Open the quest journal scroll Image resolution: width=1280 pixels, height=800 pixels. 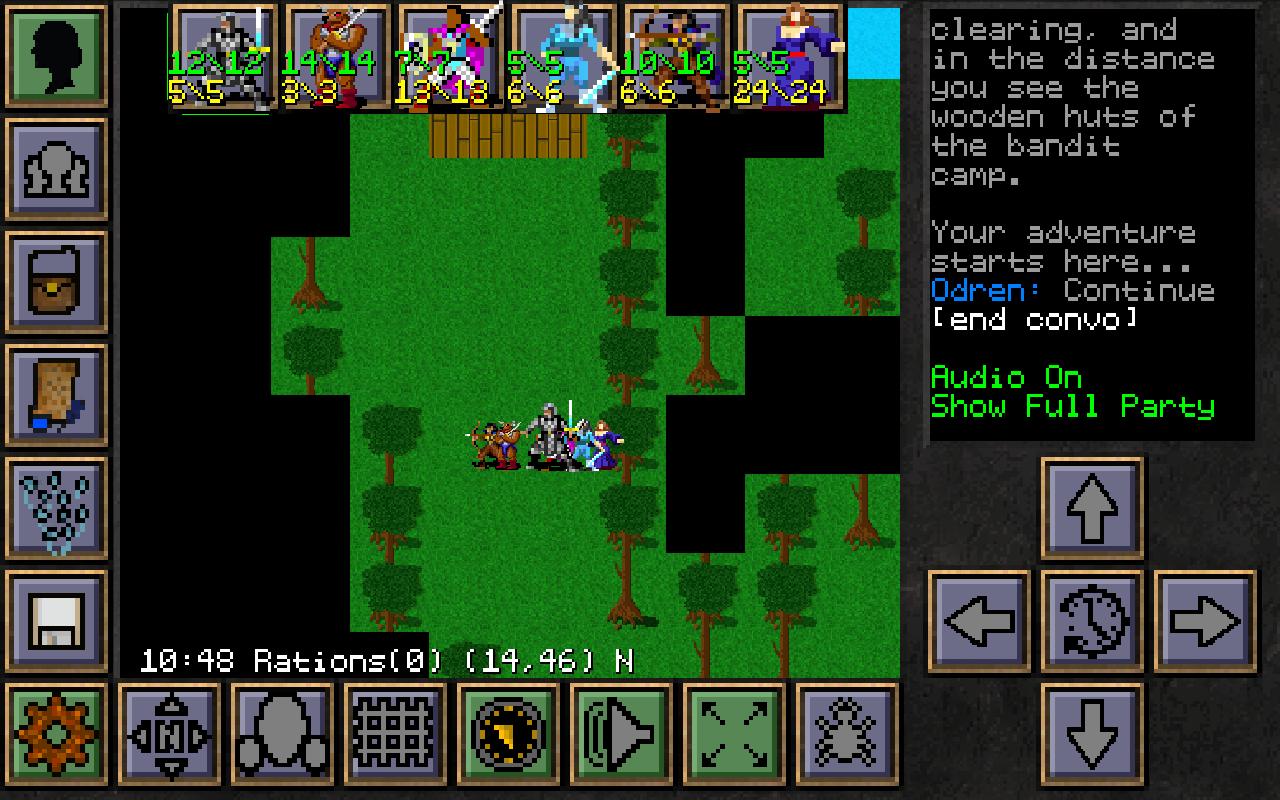pos(57,392)
